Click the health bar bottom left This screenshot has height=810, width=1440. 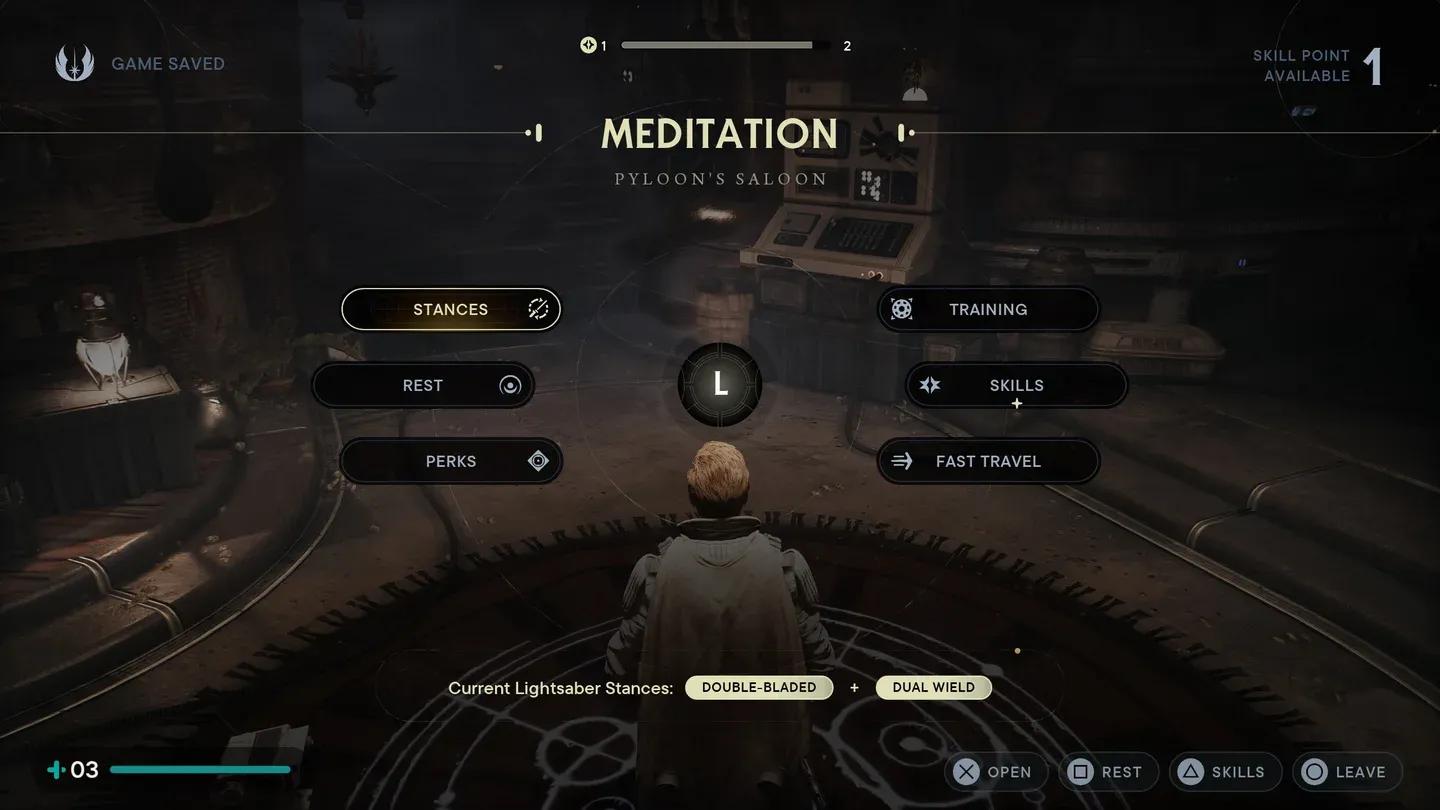[199, 770]
